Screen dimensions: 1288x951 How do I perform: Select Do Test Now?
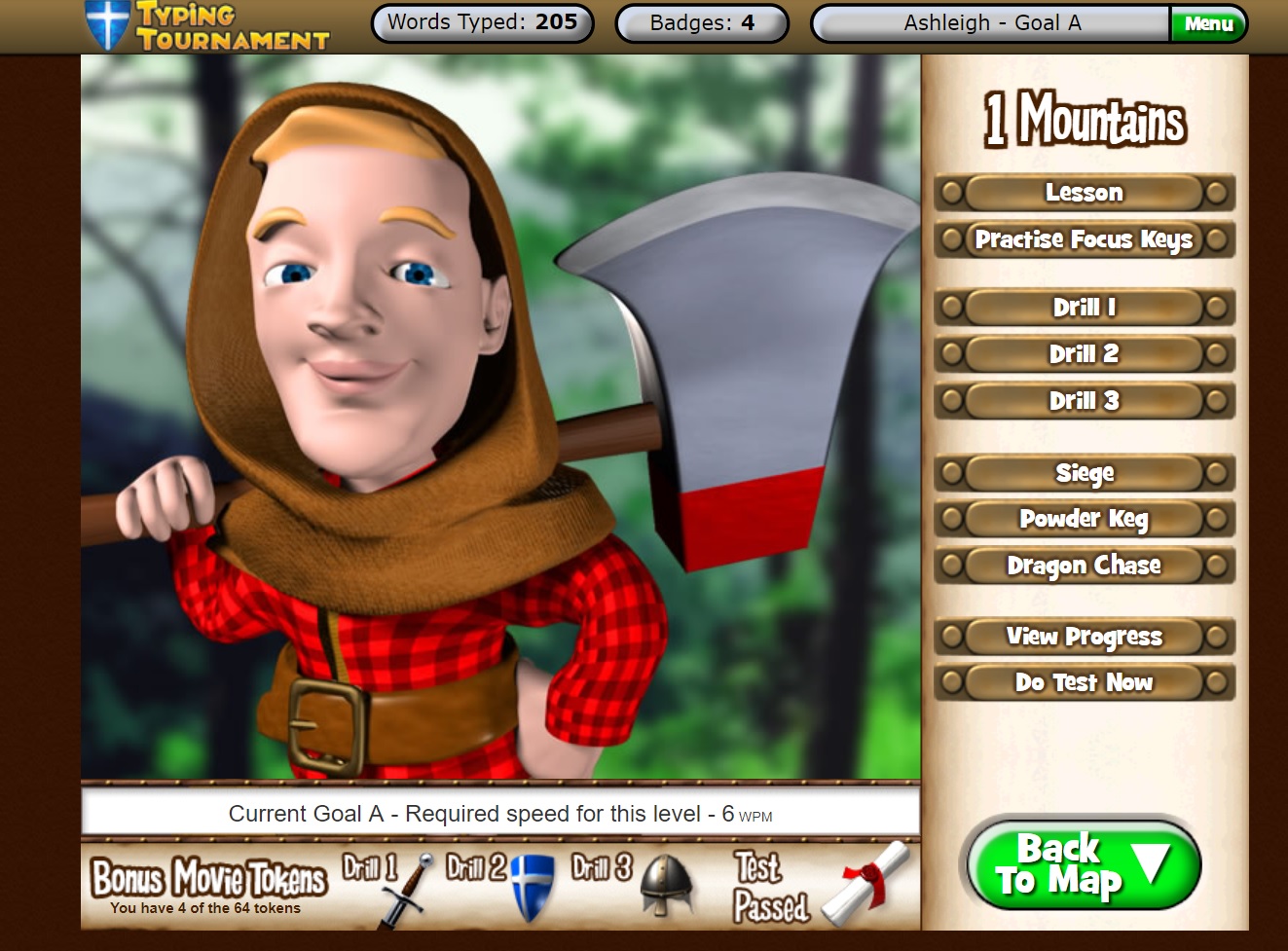1083,682
